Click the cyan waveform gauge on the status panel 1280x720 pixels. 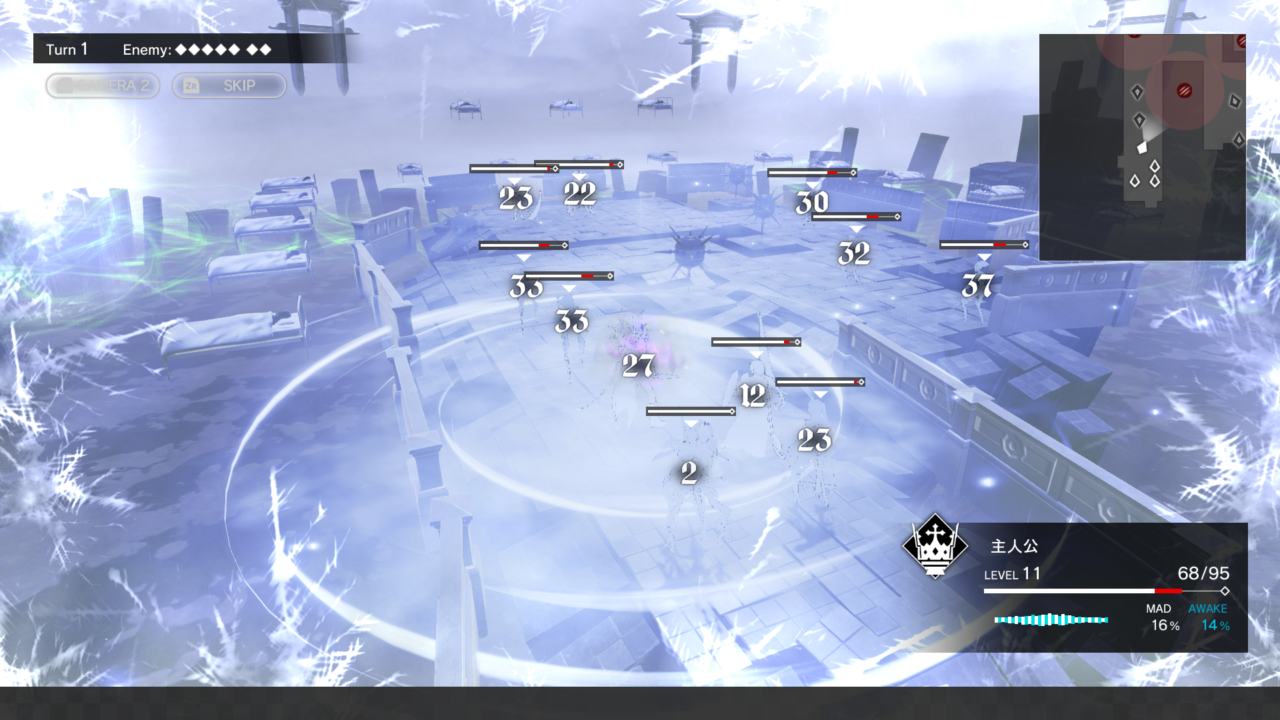click(x=1050, y=620)
